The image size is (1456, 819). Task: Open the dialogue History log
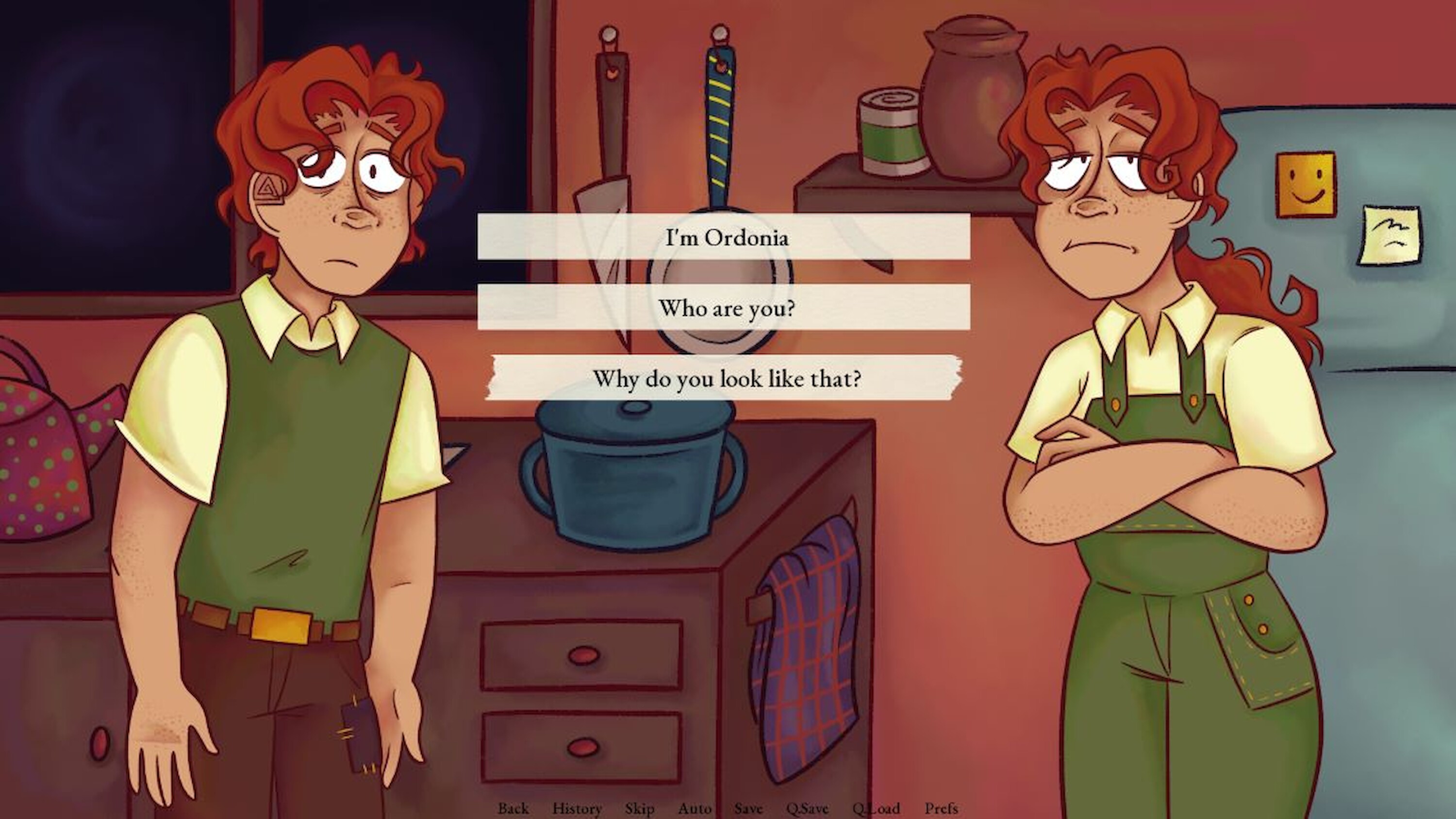point(577,808)
